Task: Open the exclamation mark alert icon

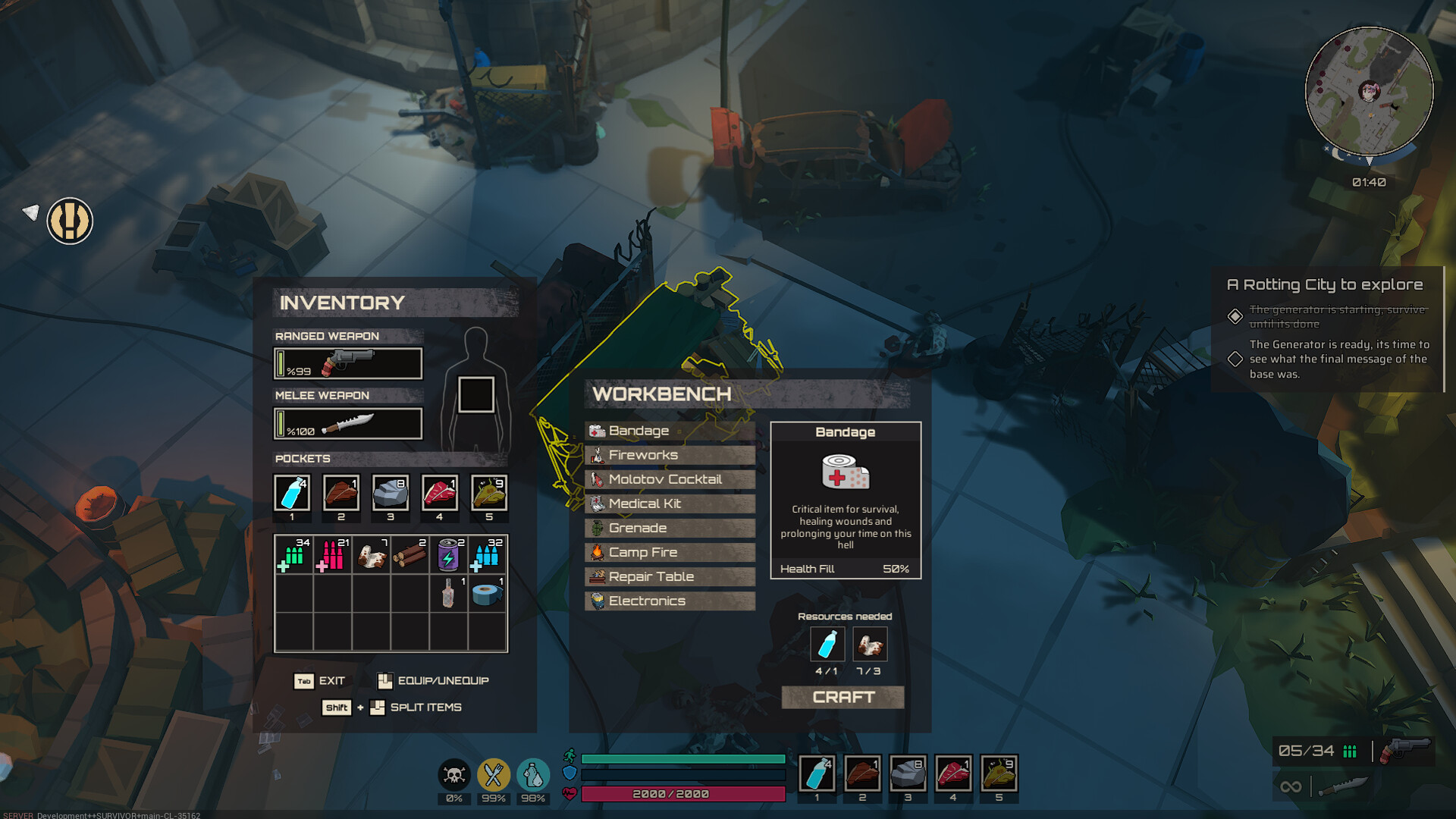Action: [x=70, y=221]
